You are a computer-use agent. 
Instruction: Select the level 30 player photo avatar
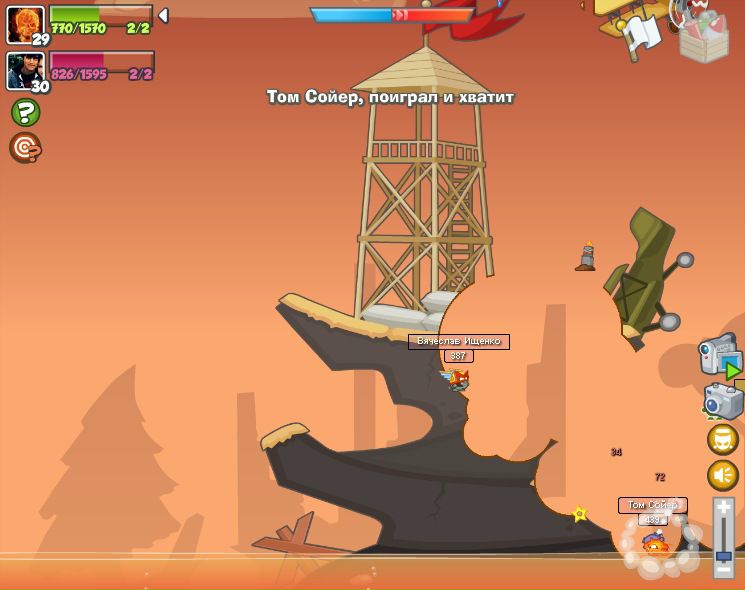click(24, 70)
